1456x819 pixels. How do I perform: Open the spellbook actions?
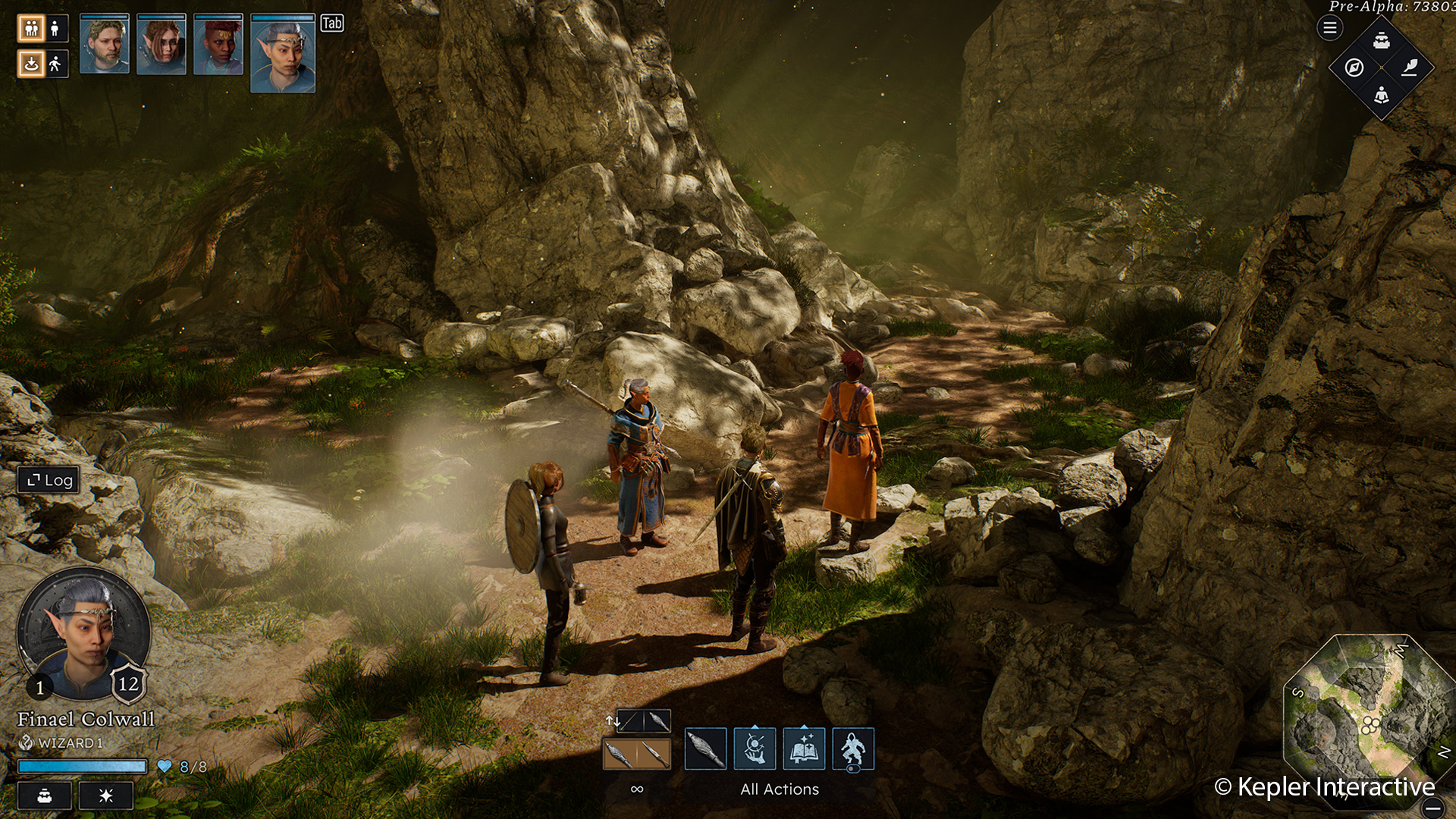click(804, 749)
